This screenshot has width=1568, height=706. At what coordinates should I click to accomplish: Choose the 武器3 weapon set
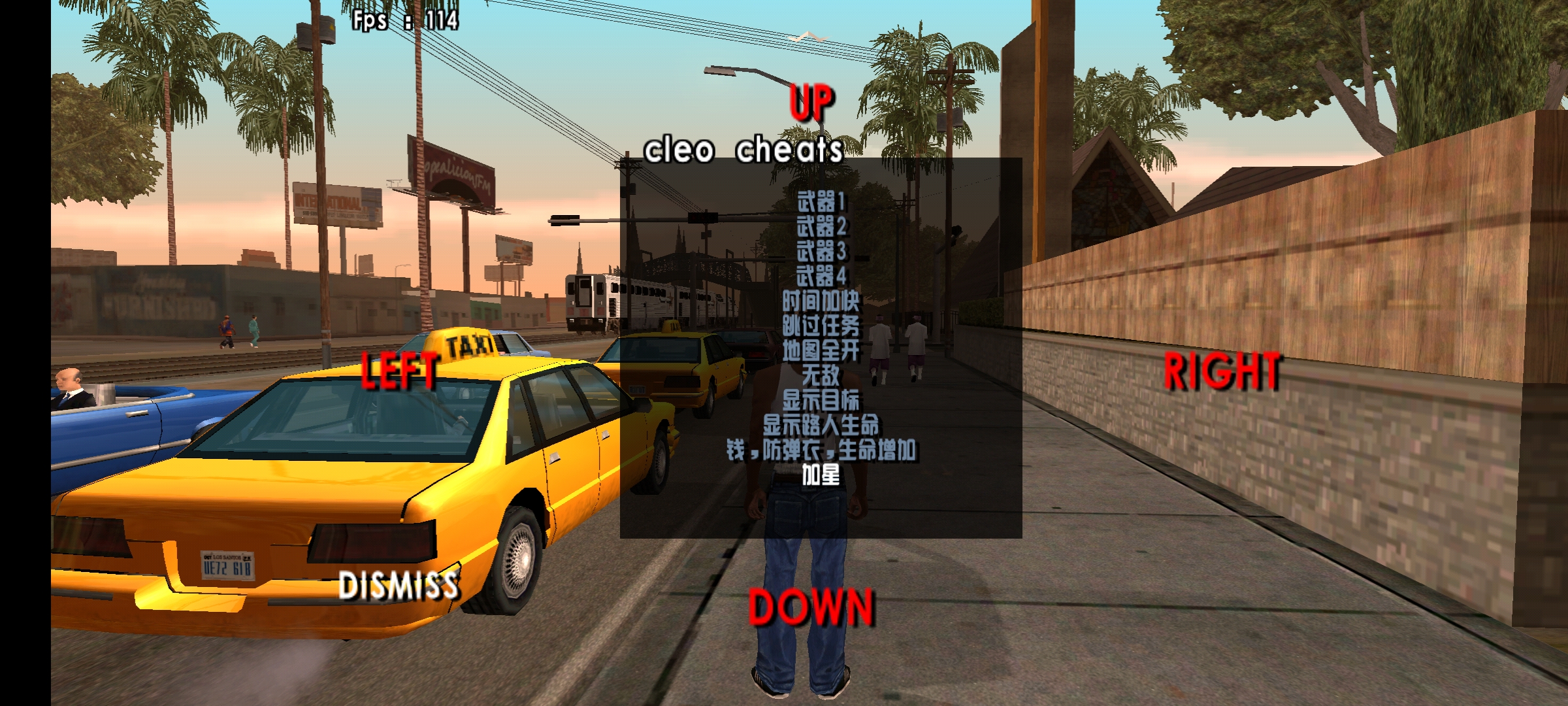[821, 251]
